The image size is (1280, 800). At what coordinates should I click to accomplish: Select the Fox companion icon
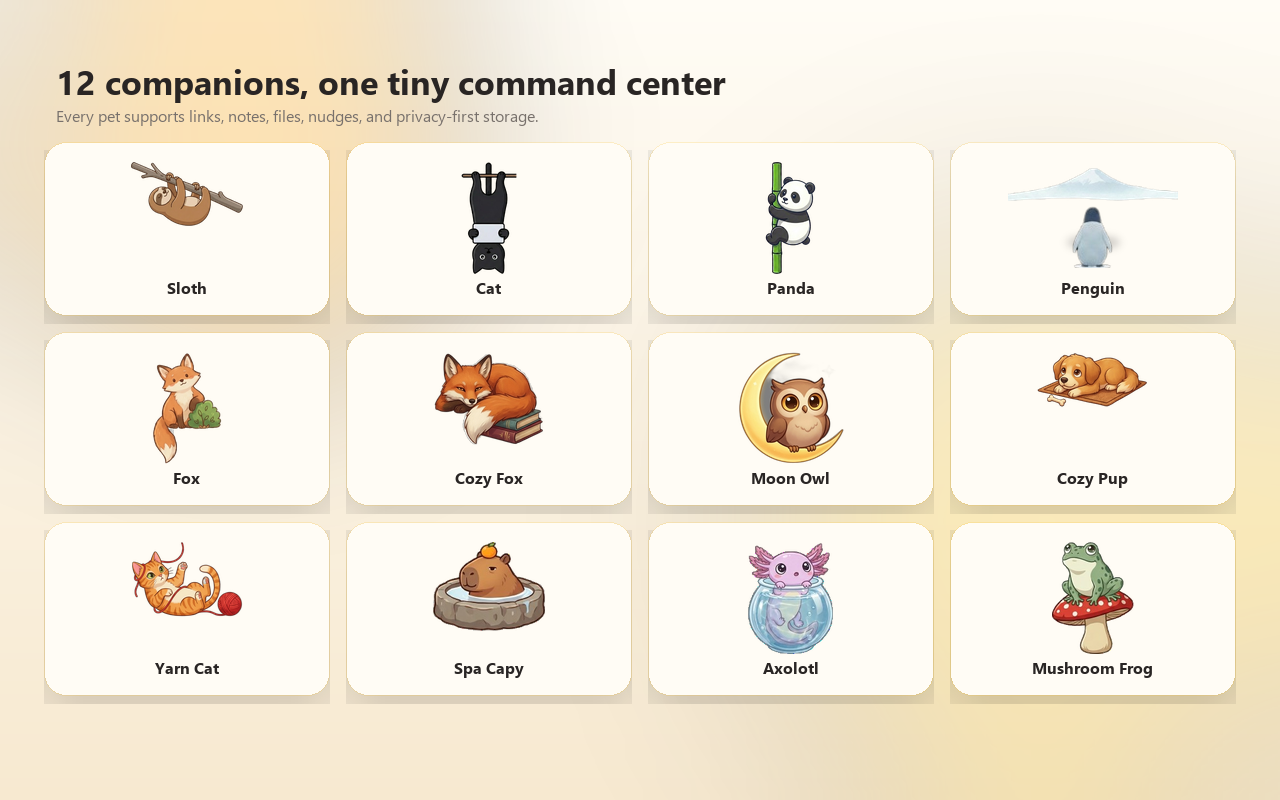pyautogui.click(x=187, y=400)
